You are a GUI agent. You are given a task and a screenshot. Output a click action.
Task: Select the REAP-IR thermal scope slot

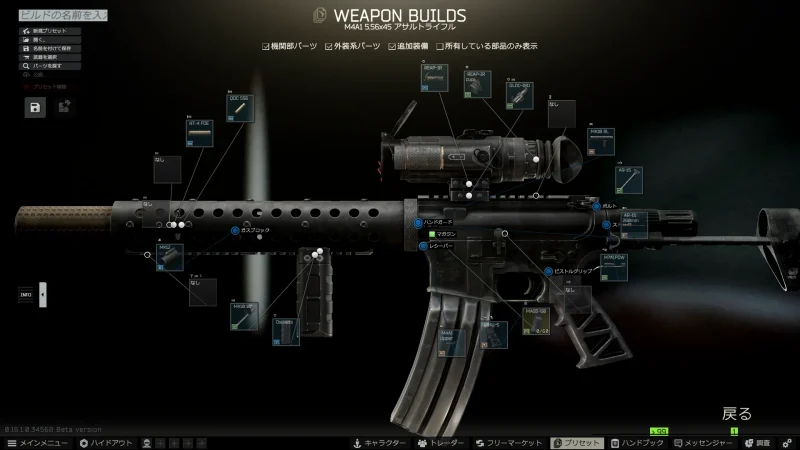tap(435, 77)
